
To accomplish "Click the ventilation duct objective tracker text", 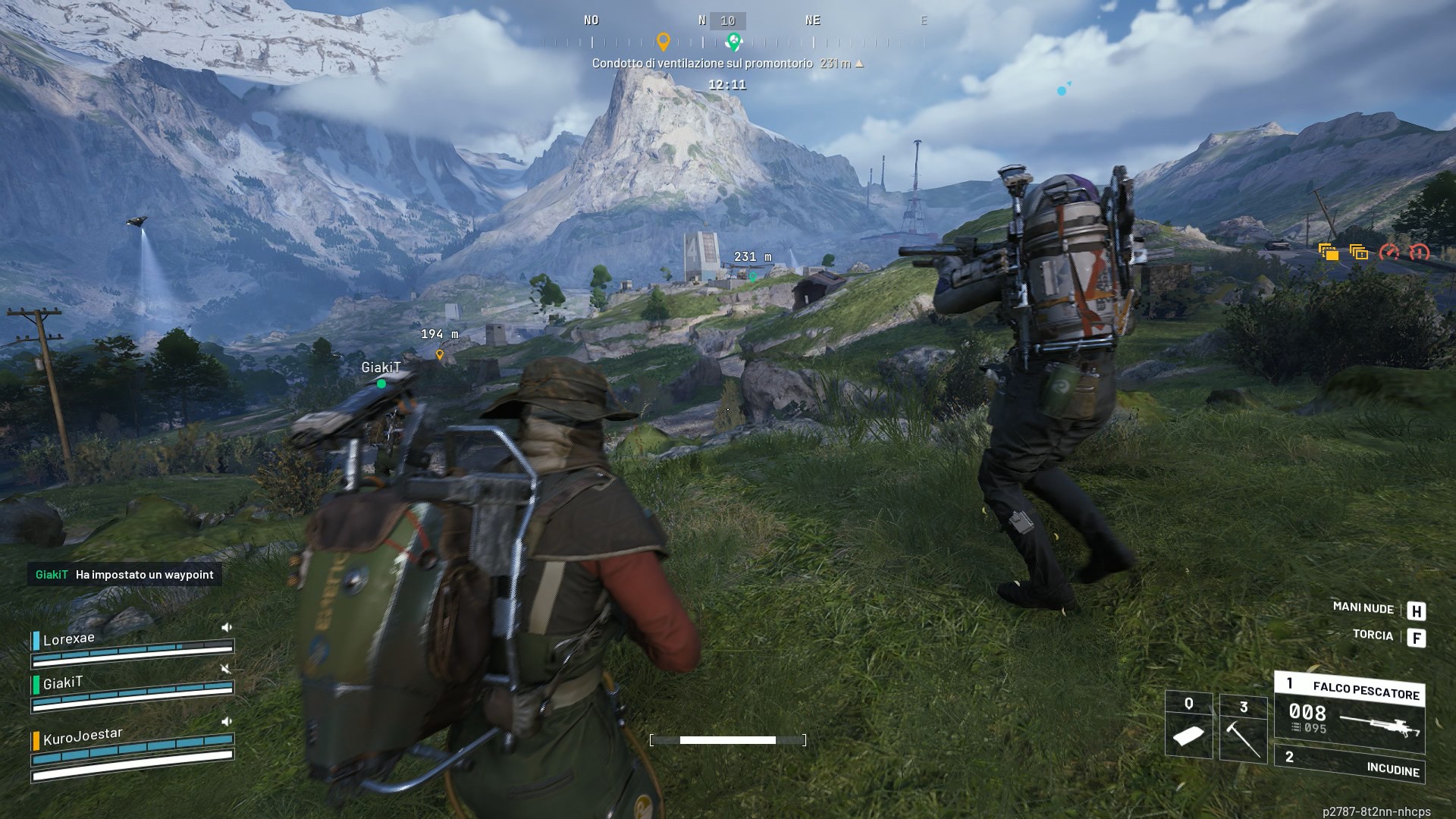I will pyautogui.click(x=701, y=64).
